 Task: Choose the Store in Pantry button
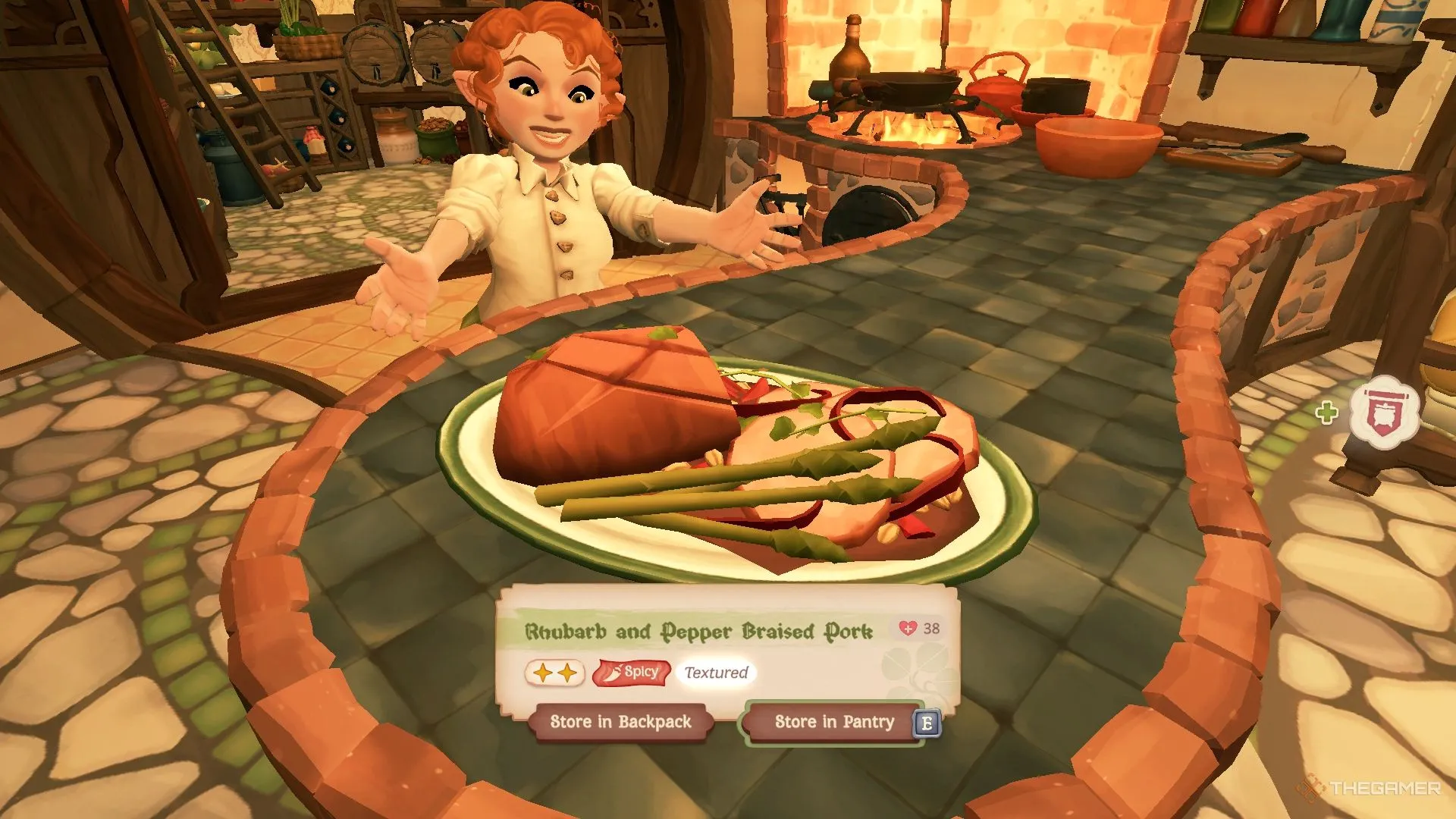833,722
